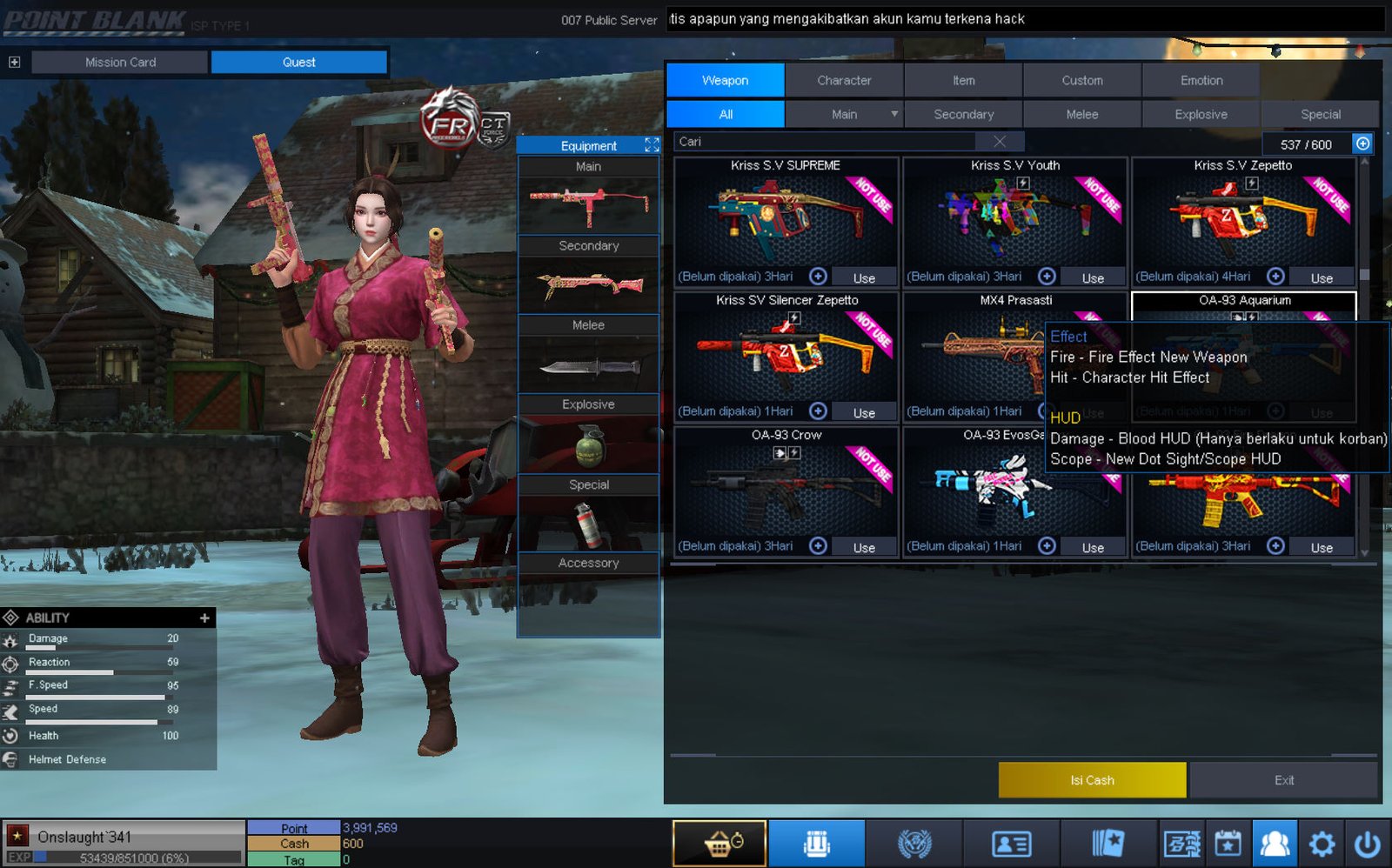Select the Character inventory tab
1392x868 pixels.
tap(844, 80)
